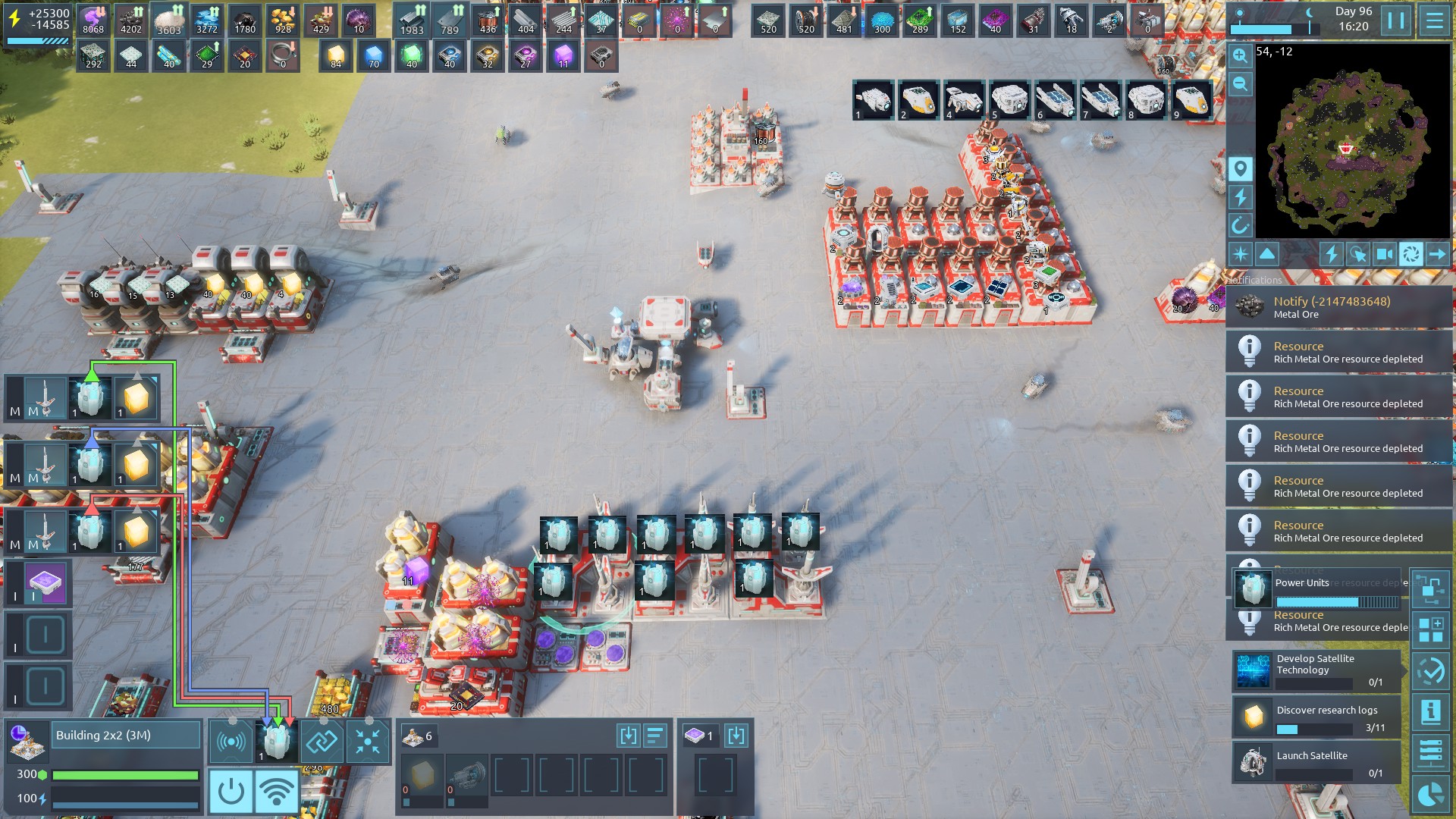Open the pie chart statistics panel
Image resolution: width=1456 pixels, height=819 pixels.
tap(1431, 794)
